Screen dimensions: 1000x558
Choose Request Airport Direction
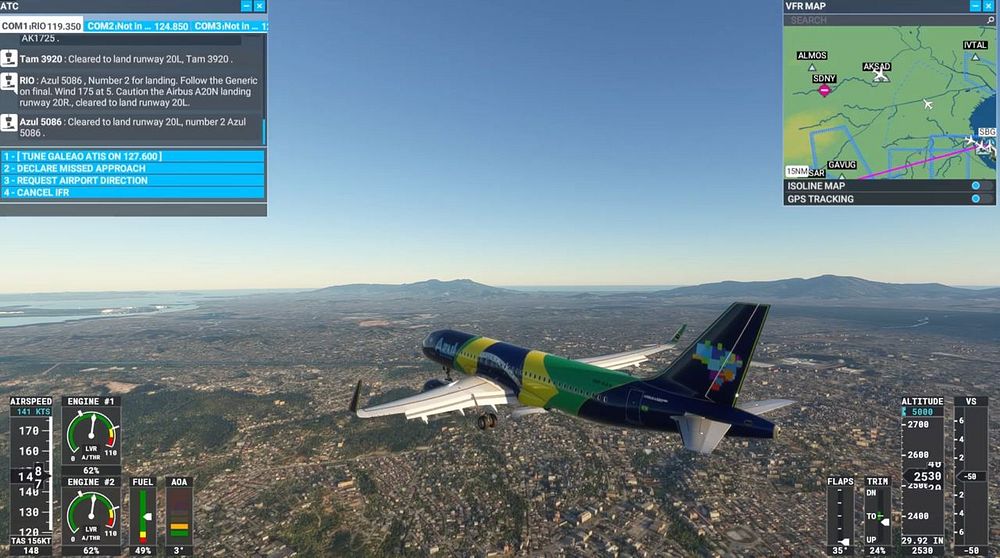tap(132, 181)
